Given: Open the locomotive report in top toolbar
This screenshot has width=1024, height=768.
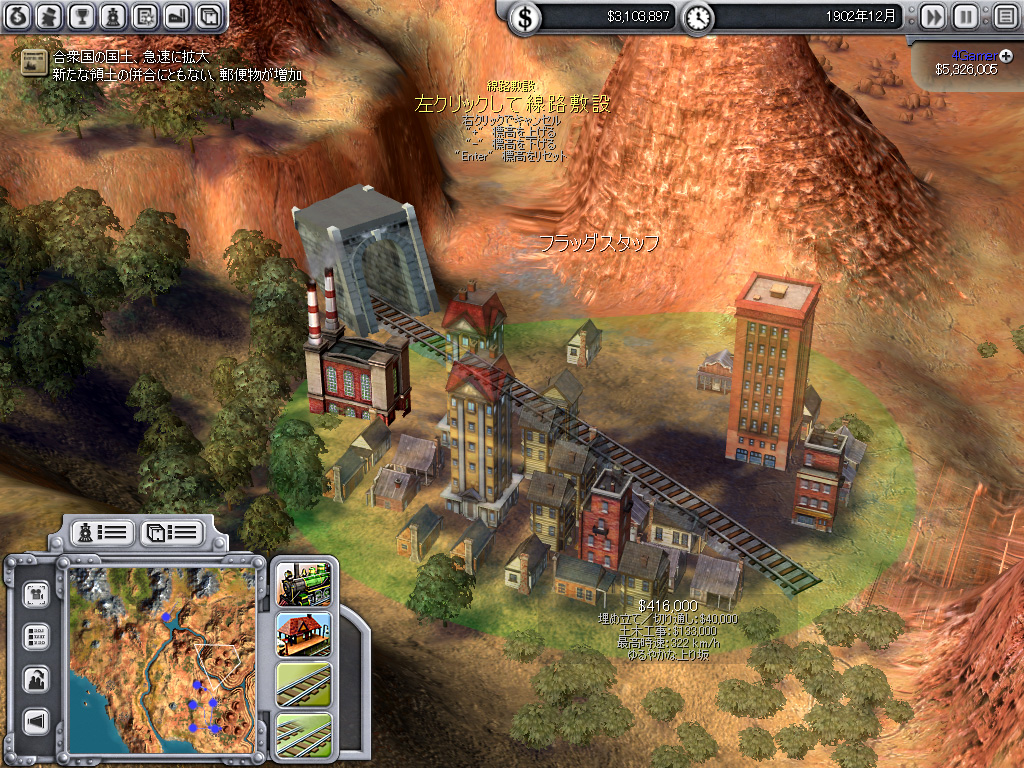Looking at the screenshot, I should click(x=113, y=16).
